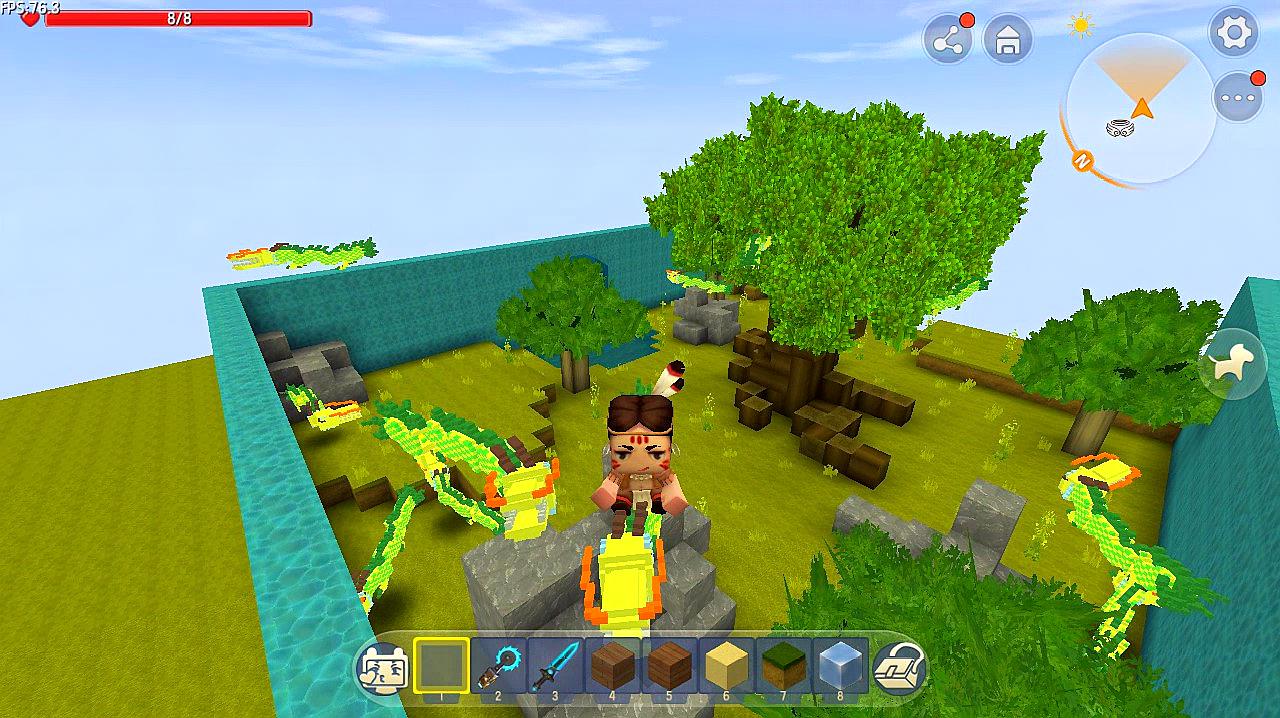Choose the wood plank block in slot 5
Viewport: 1280px width, 718px height.
coord(669,665)
